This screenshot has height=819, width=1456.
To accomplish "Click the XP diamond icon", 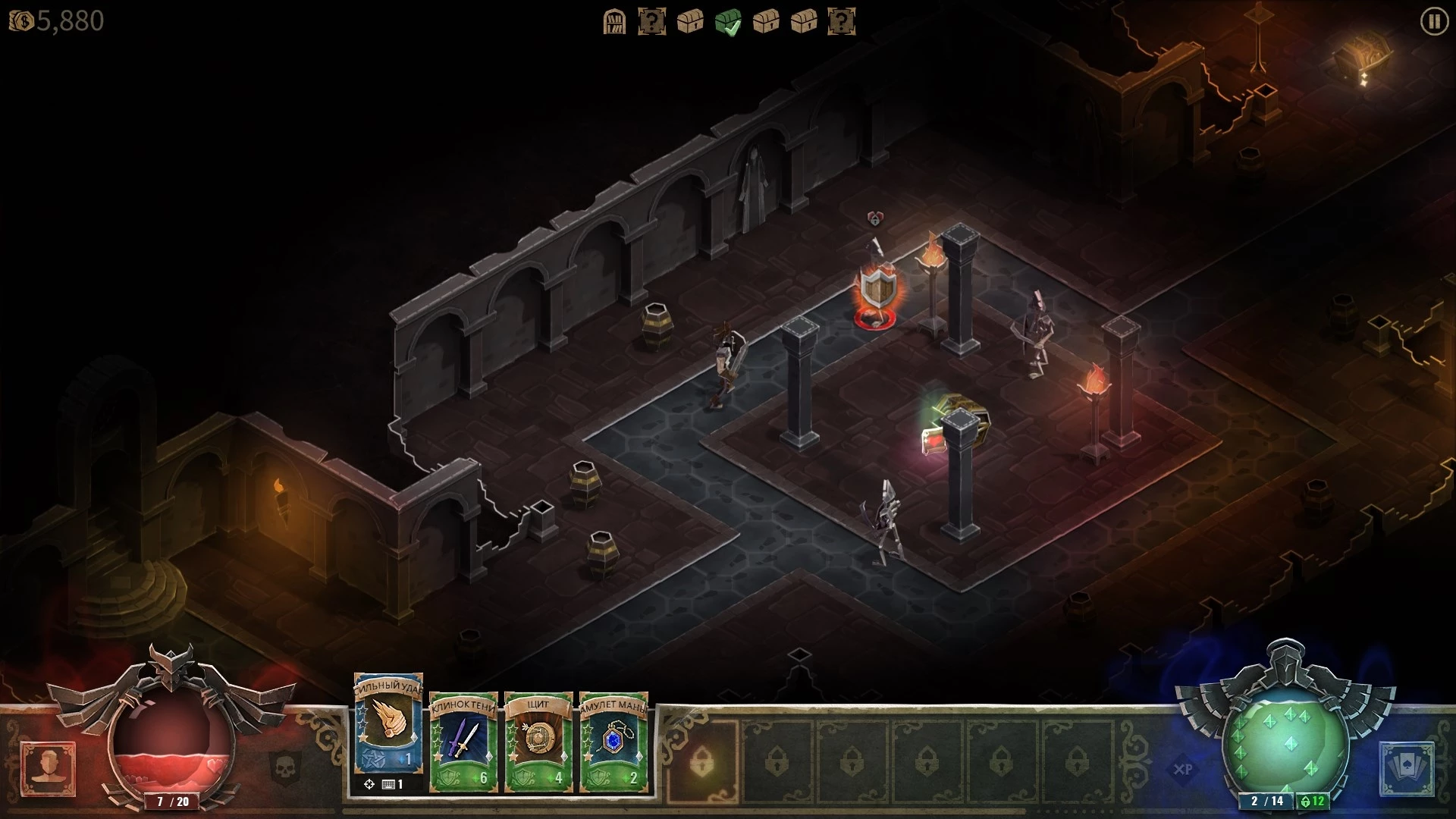I will pos(1182,769).
